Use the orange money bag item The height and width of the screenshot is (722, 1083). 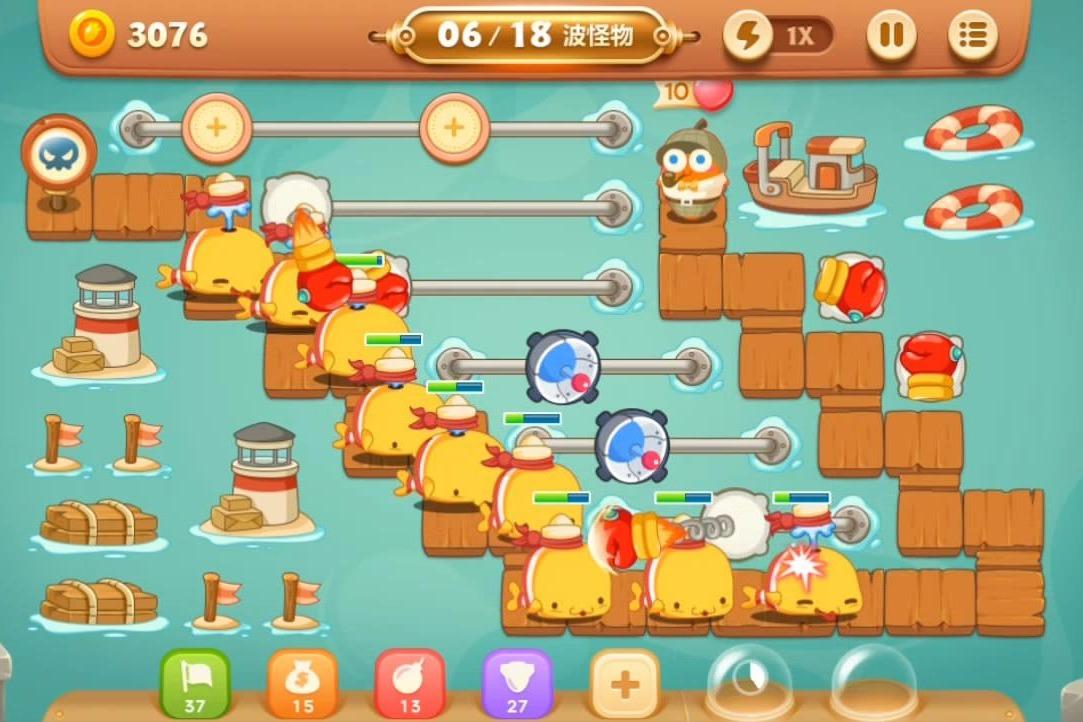302,683
